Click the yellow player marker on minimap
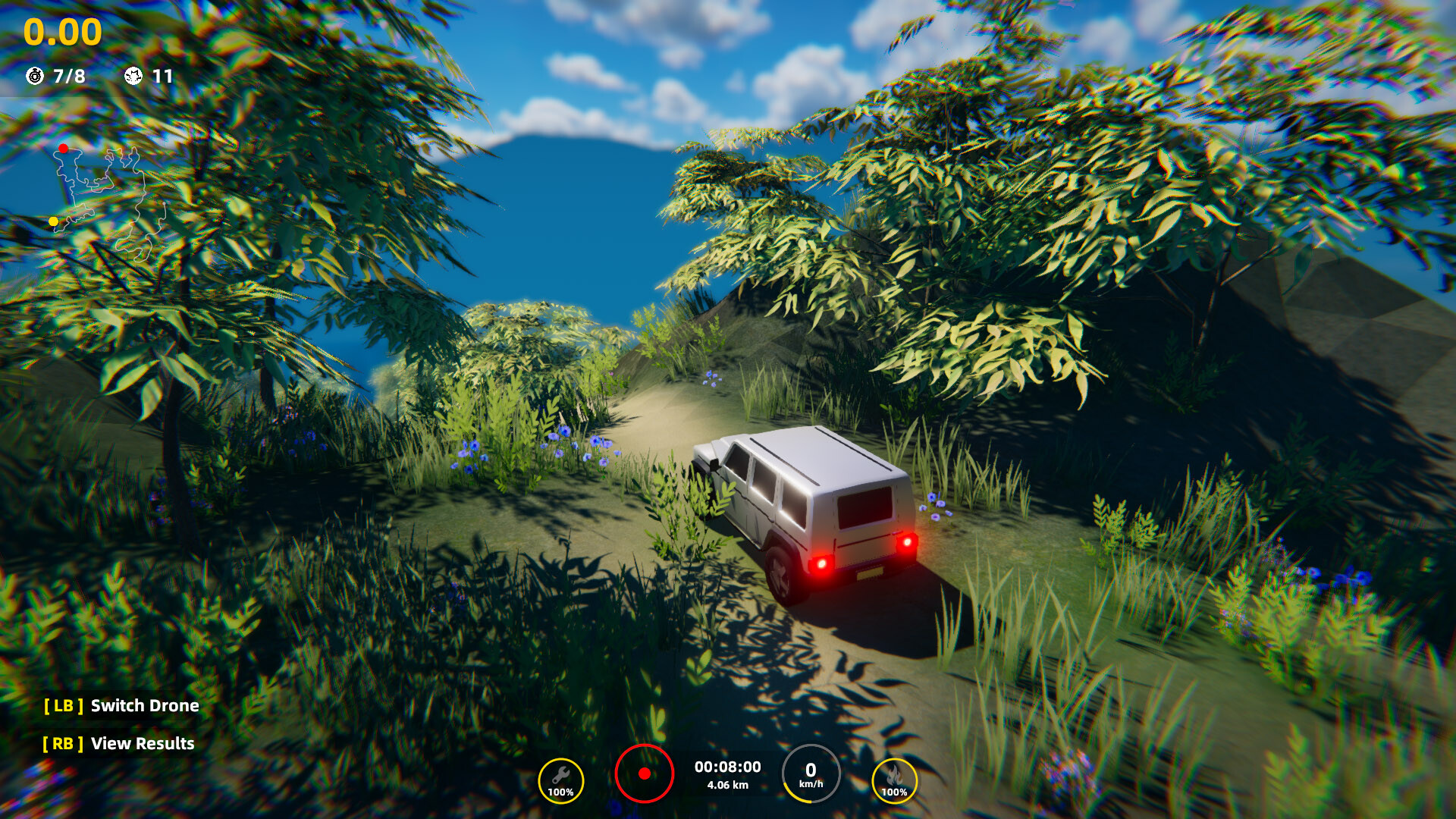The height and width of the screenshot is (819, 1456). click(53, 220)
